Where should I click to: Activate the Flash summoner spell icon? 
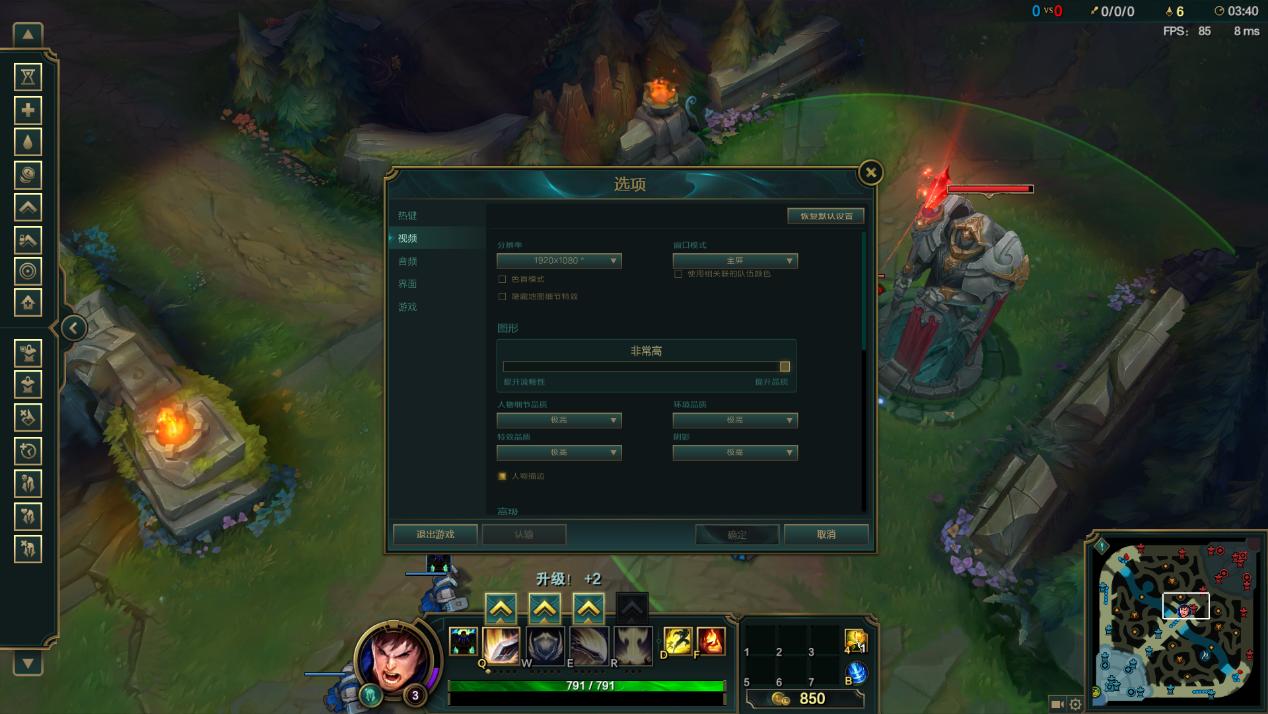point(679,640)
